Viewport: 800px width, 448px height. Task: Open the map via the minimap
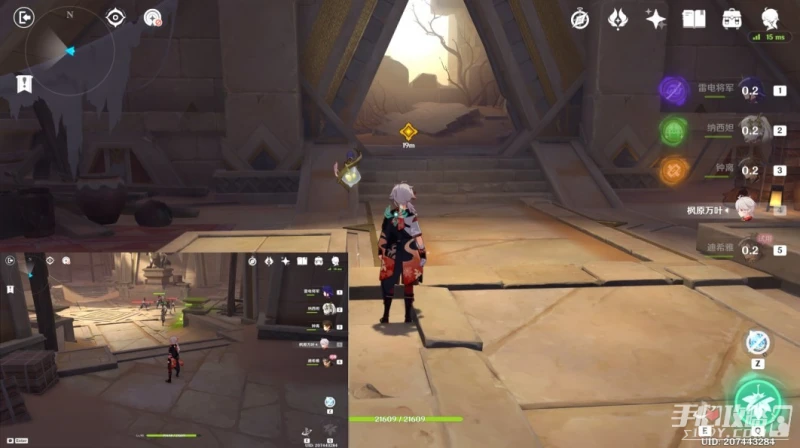tap(69, 51)
